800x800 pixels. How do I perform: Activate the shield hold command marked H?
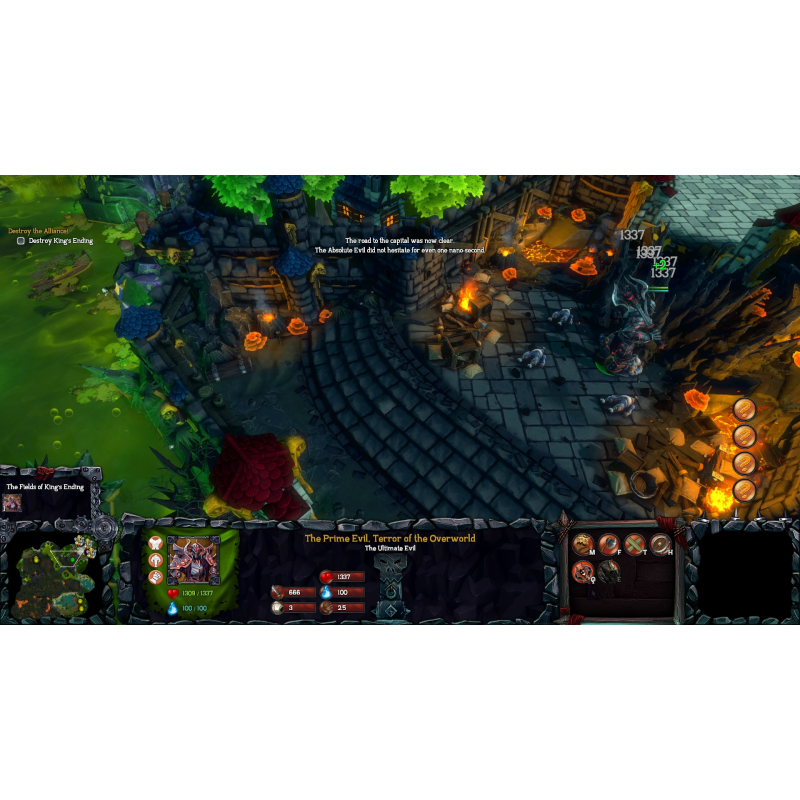point(660,544)
